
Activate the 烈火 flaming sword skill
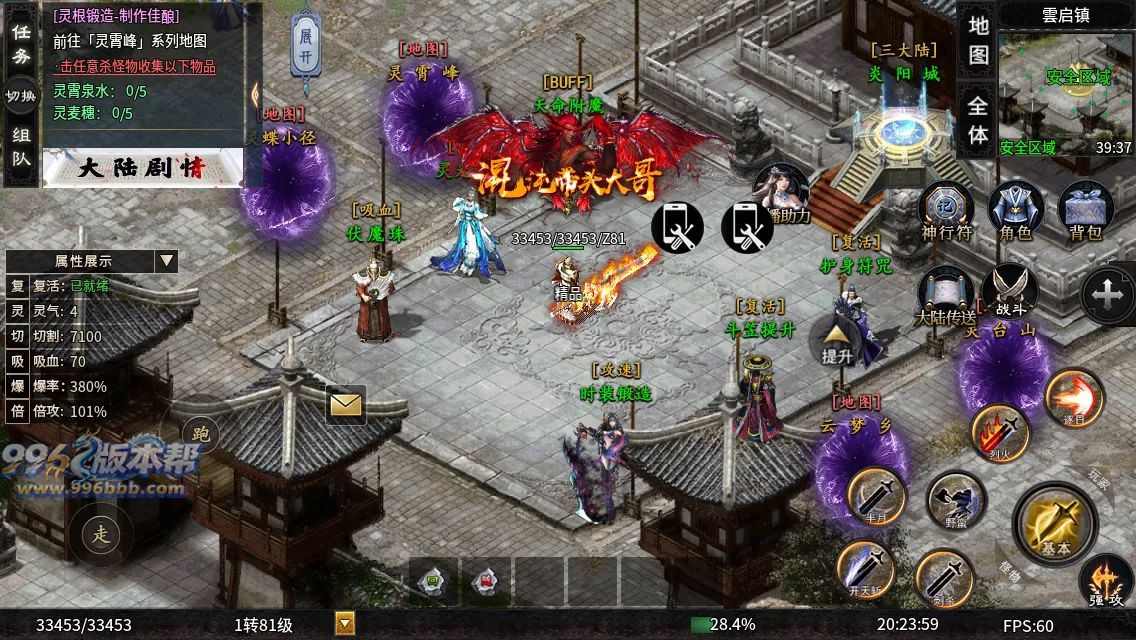click(x=1000, y=433)
